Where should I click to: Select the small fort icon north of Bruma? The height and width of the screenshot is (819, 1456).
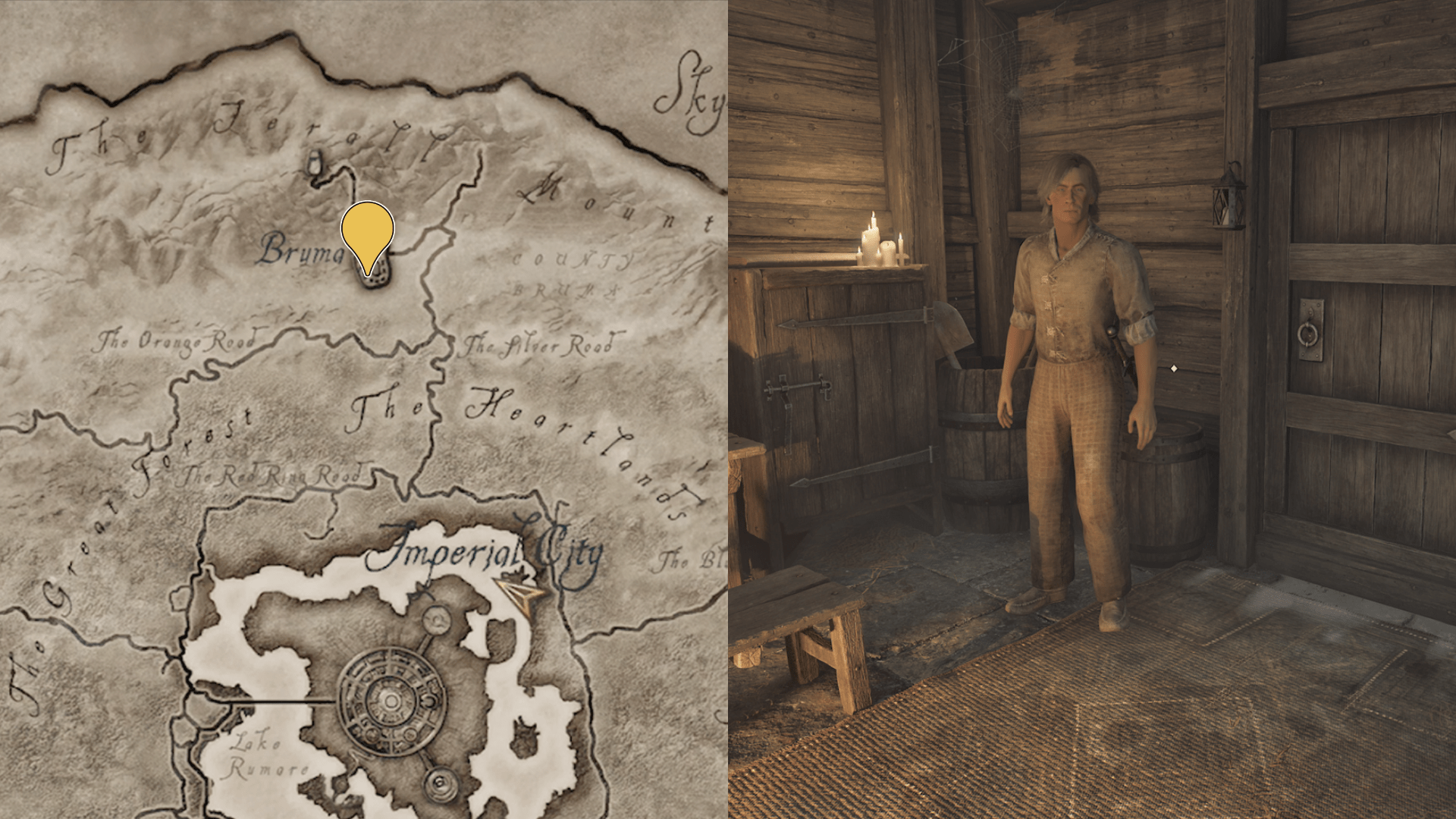314,163
